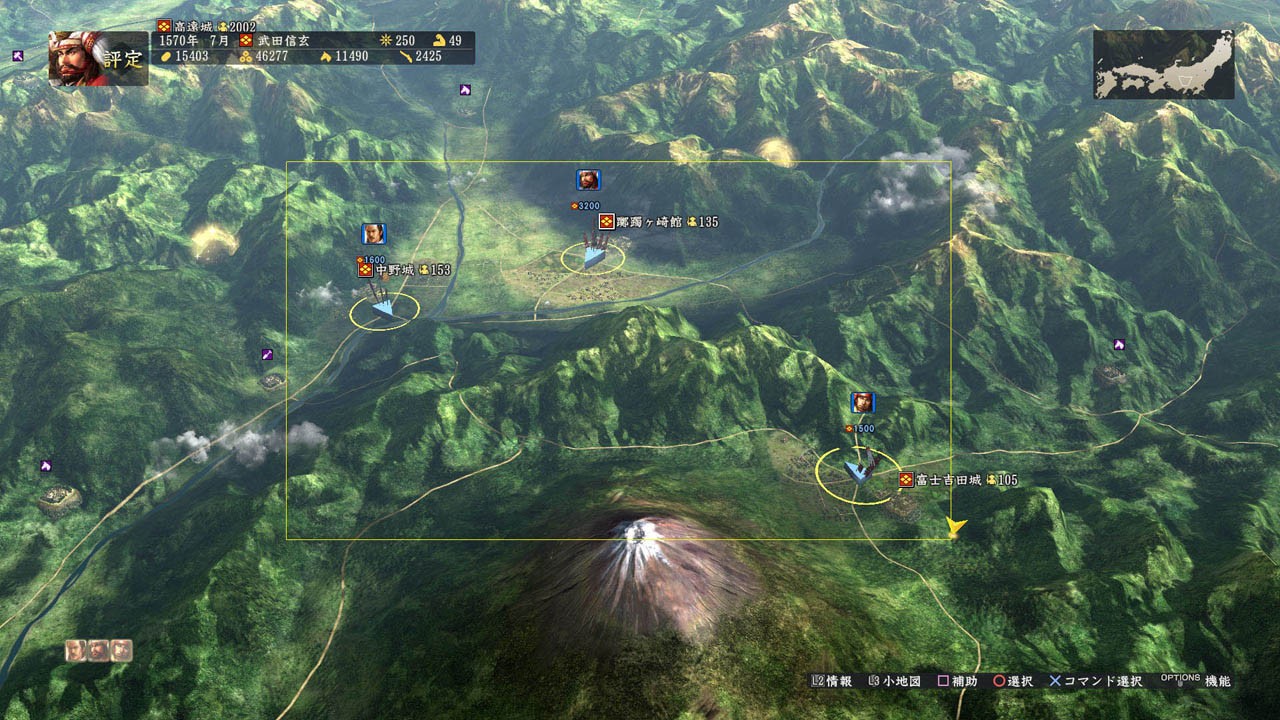Open the 評定 council portrait panel
Screen dimensions: 1280x720
tap(97, 58)
